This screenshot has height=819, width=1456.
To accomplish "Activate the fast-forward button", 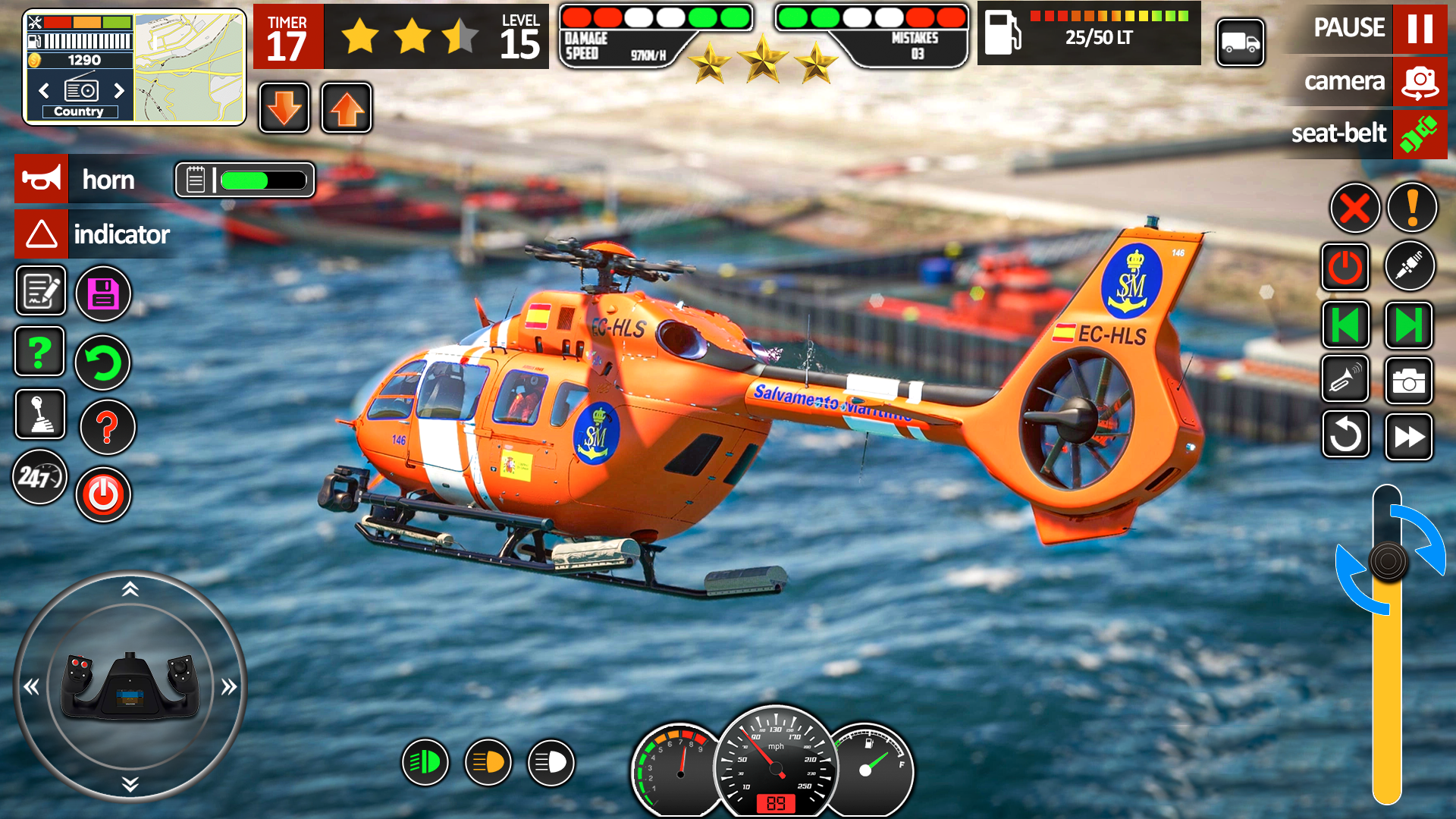I will click(x=1409, y=437).
